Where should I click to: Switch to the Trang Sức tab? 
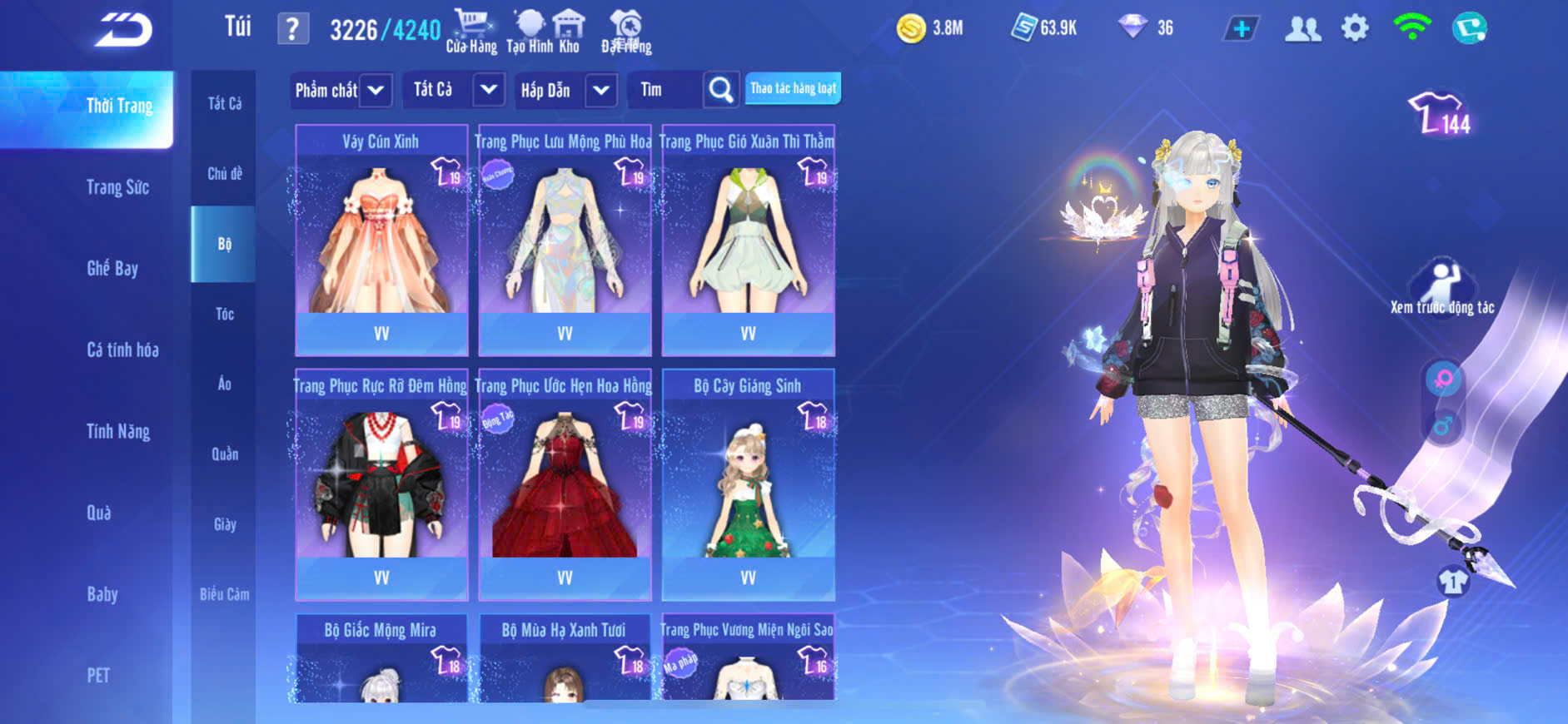click(117, 187)
